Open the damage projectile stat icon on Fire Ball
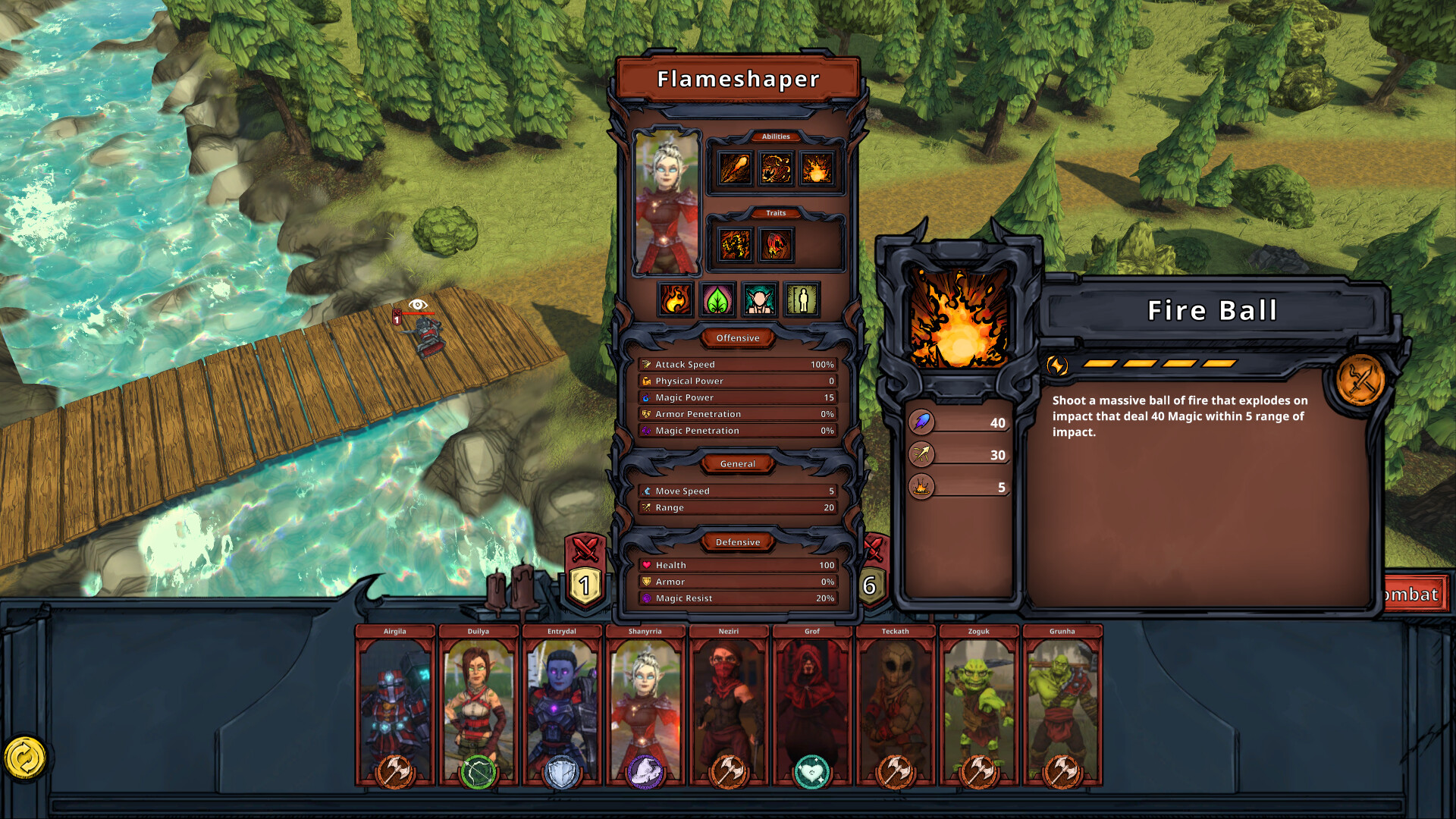 (920, 422)
